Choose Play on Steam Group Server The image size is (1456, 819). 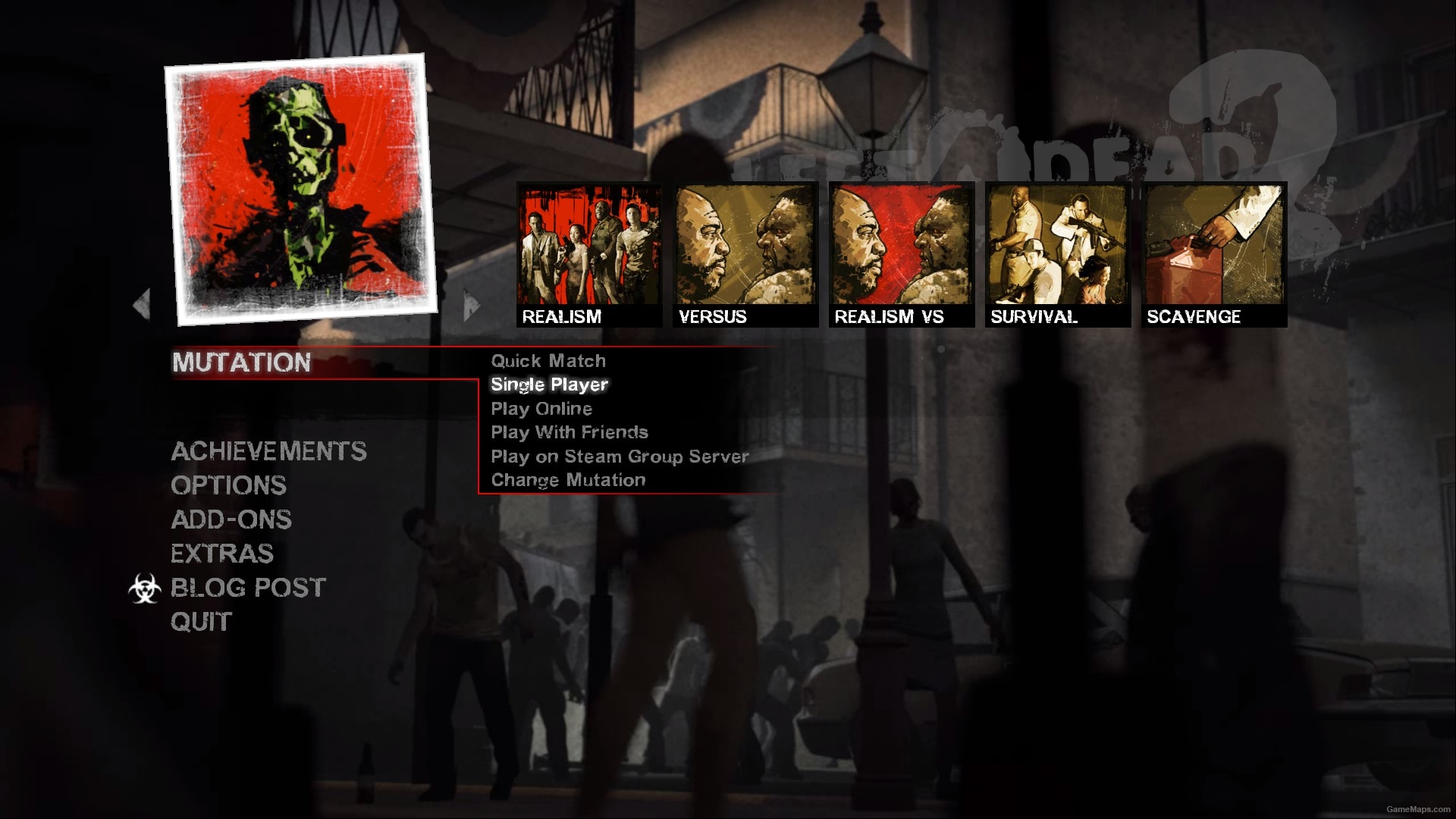point(619,456)
